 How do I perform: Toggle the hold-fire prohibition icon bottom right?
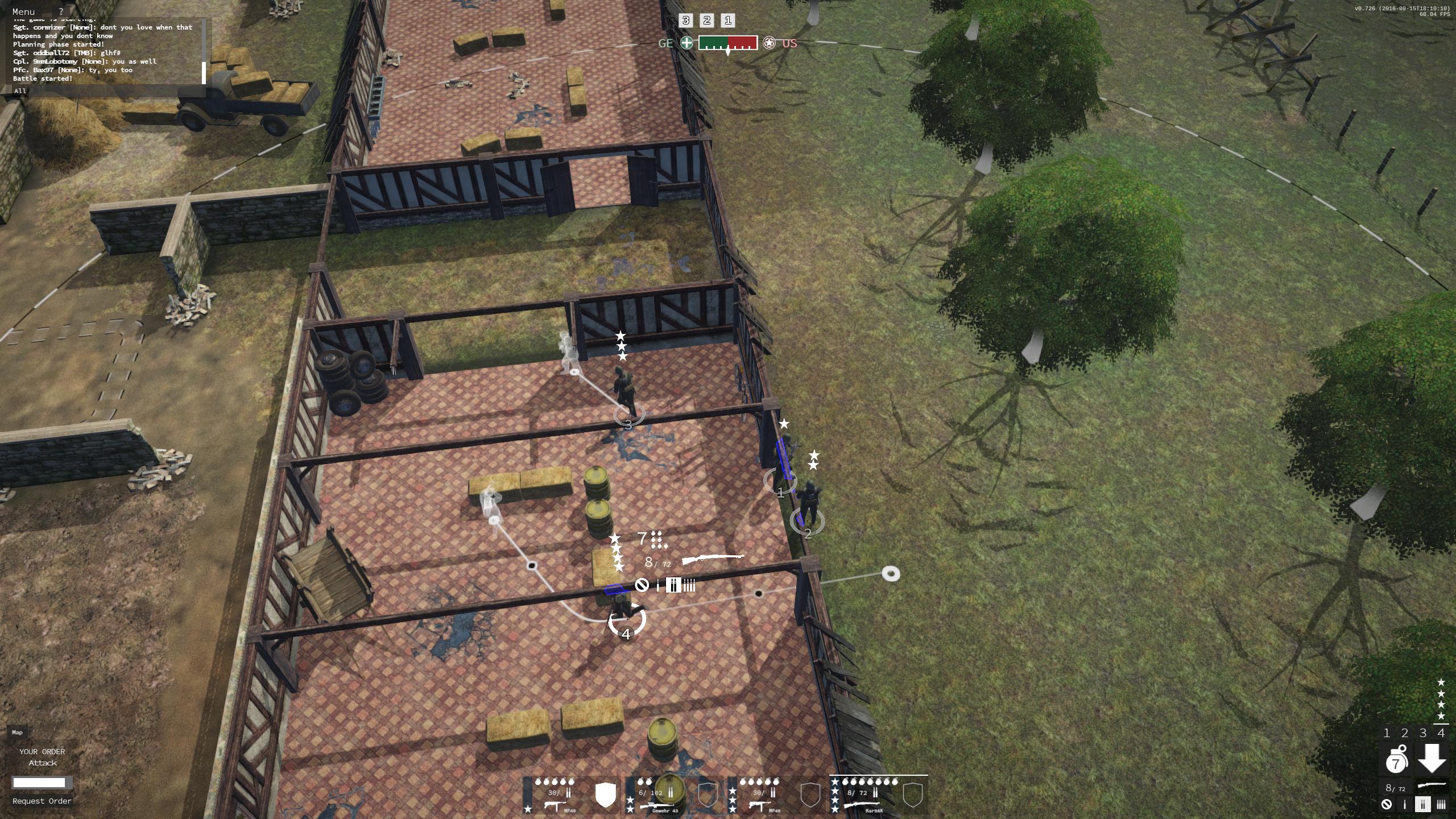(x=1386, y=804)
